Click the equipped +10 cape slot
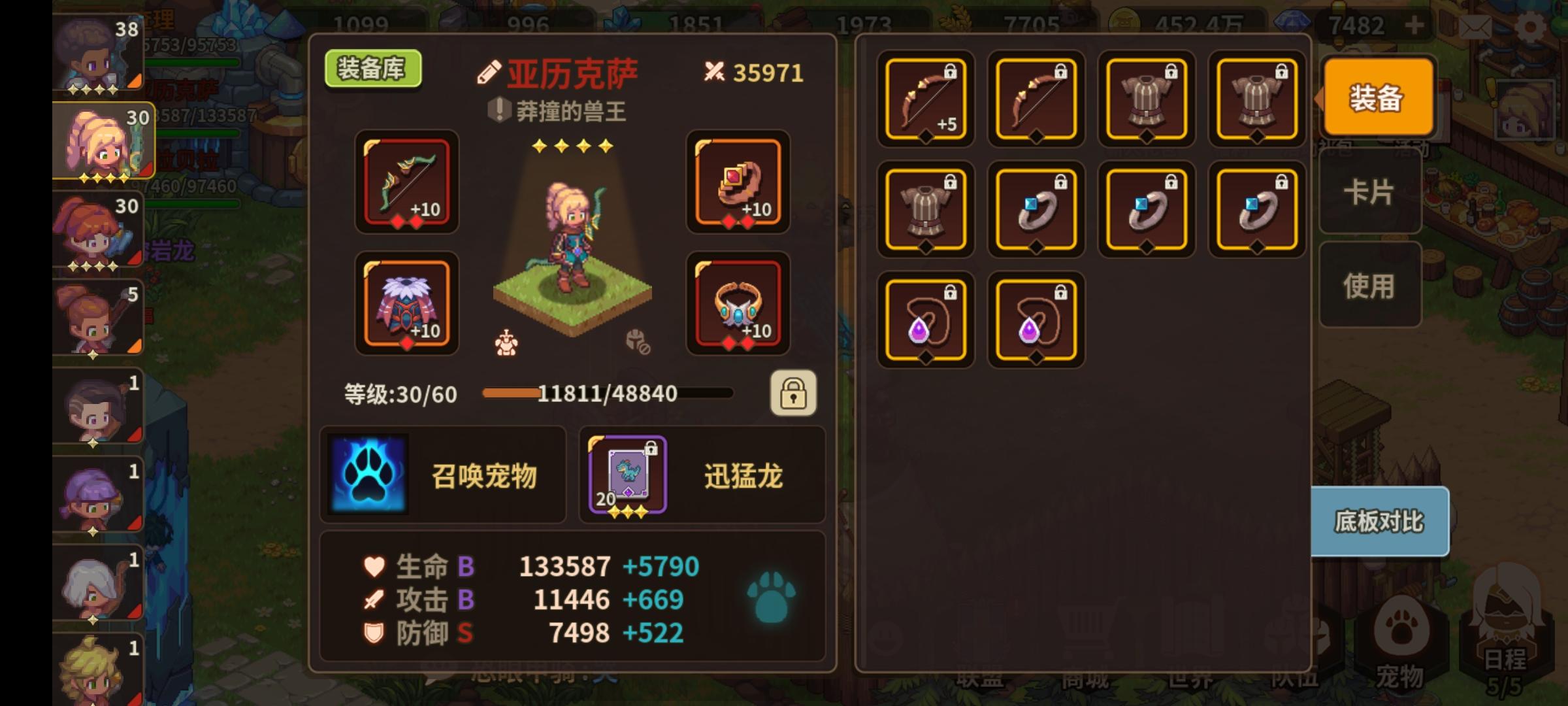The height and width of the screenshot is (706, 1568). coord(406,304)
